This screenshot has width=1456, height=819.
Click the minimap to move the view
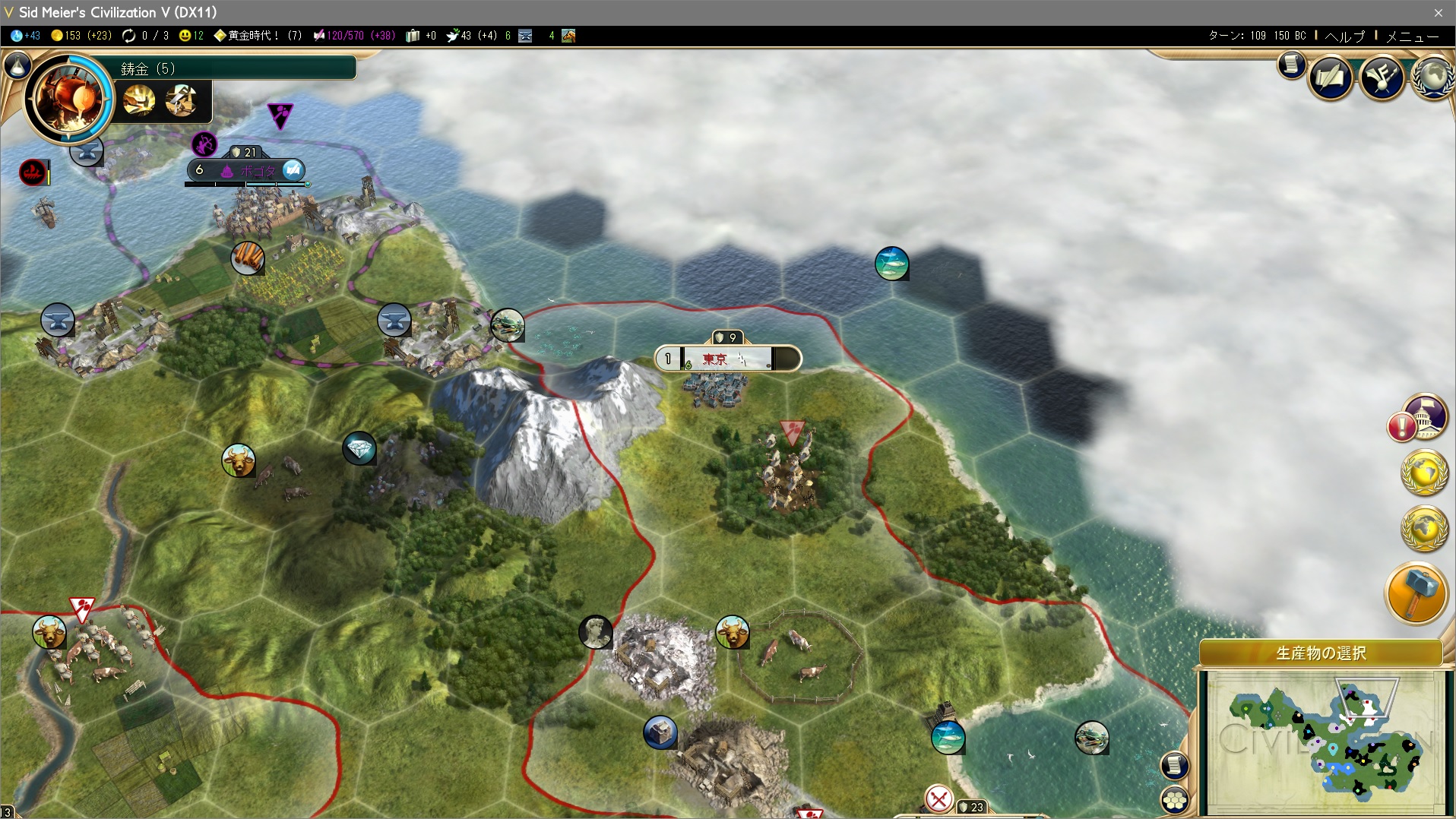(x=1322, y=741)
